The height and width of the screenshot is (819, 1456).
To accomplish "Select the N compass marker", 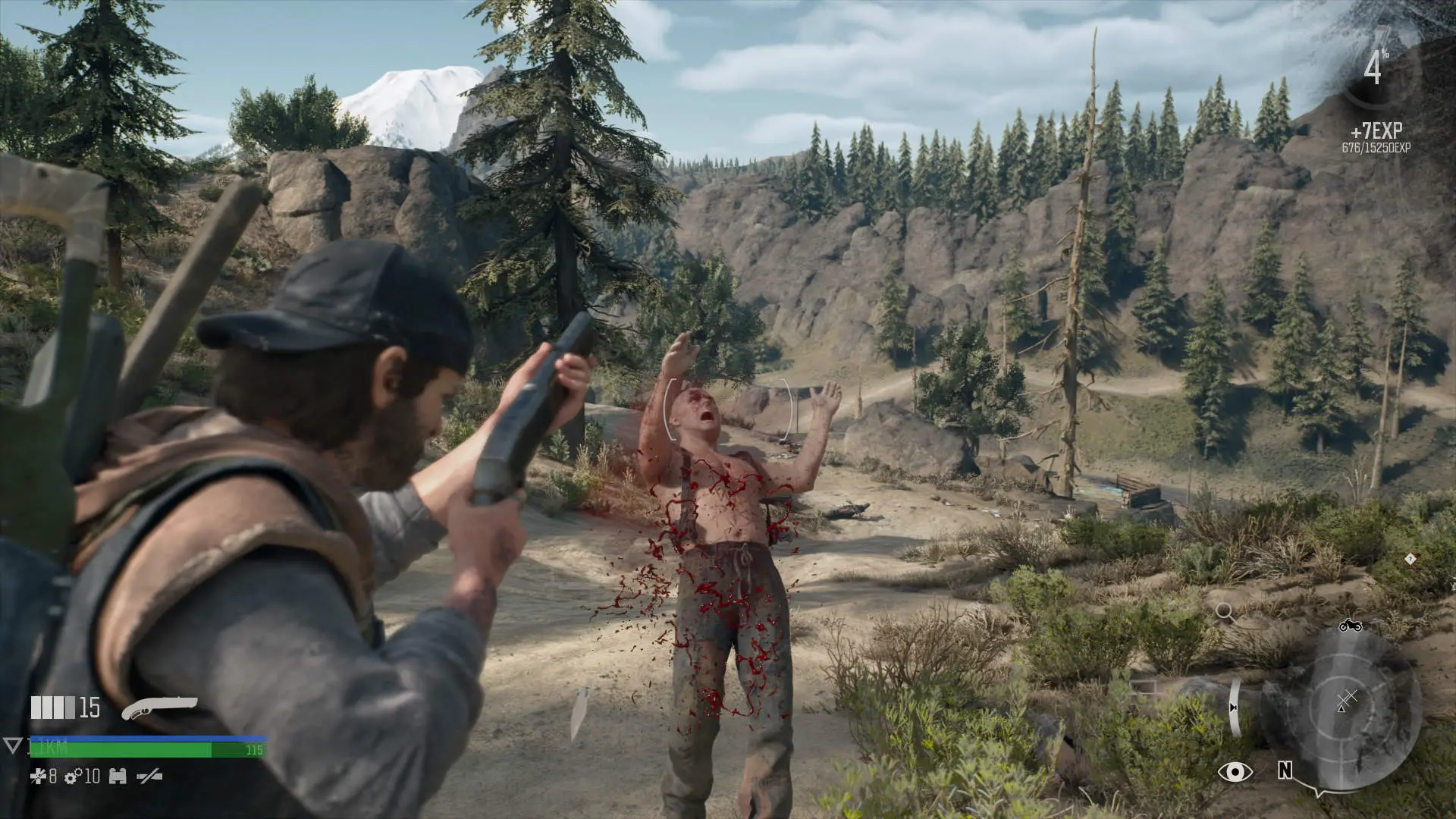I will tap(1285, 770).
